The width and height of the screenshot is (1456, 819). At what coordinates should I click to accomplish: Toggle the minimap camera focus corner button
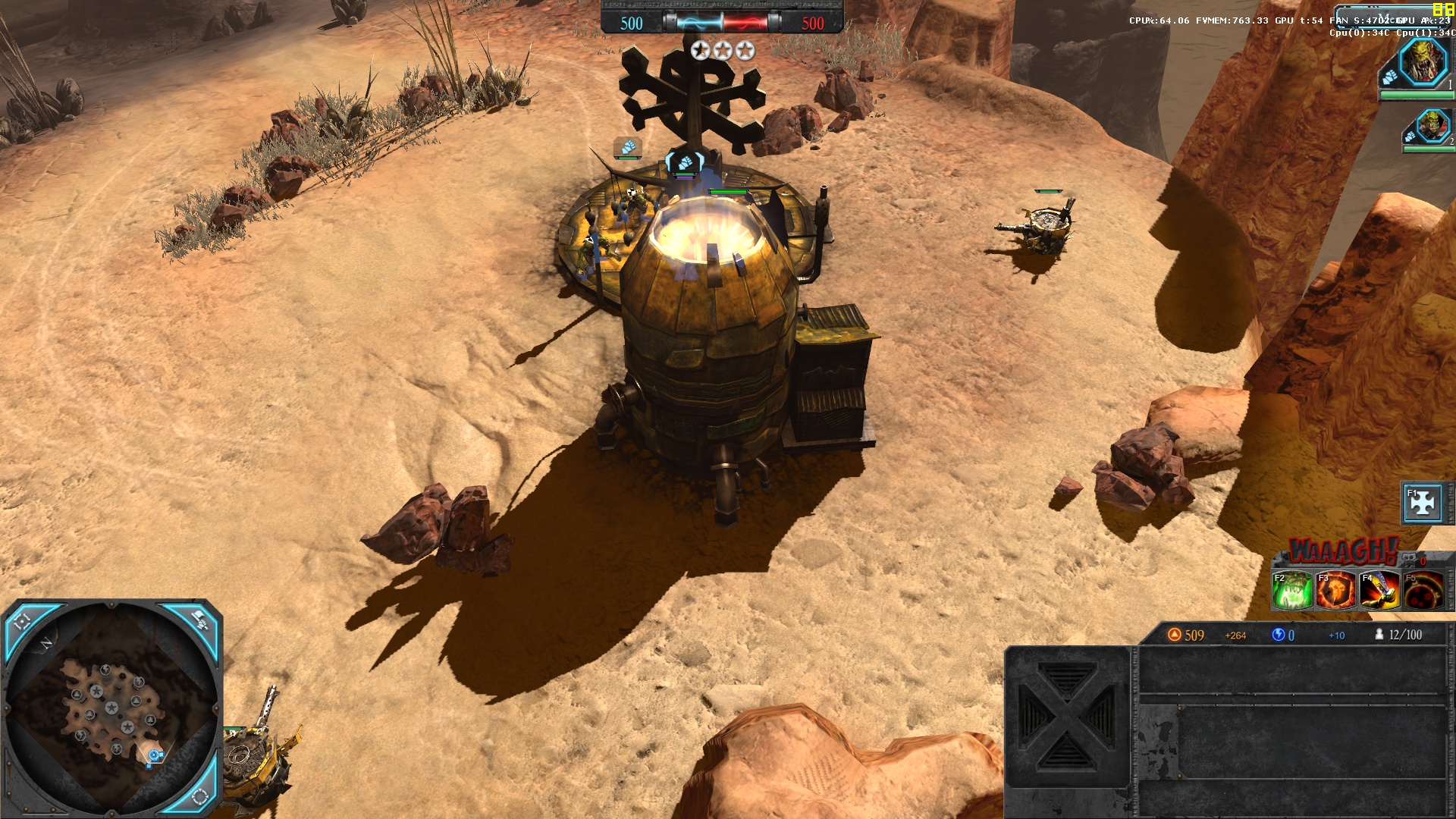coord(23,622)
